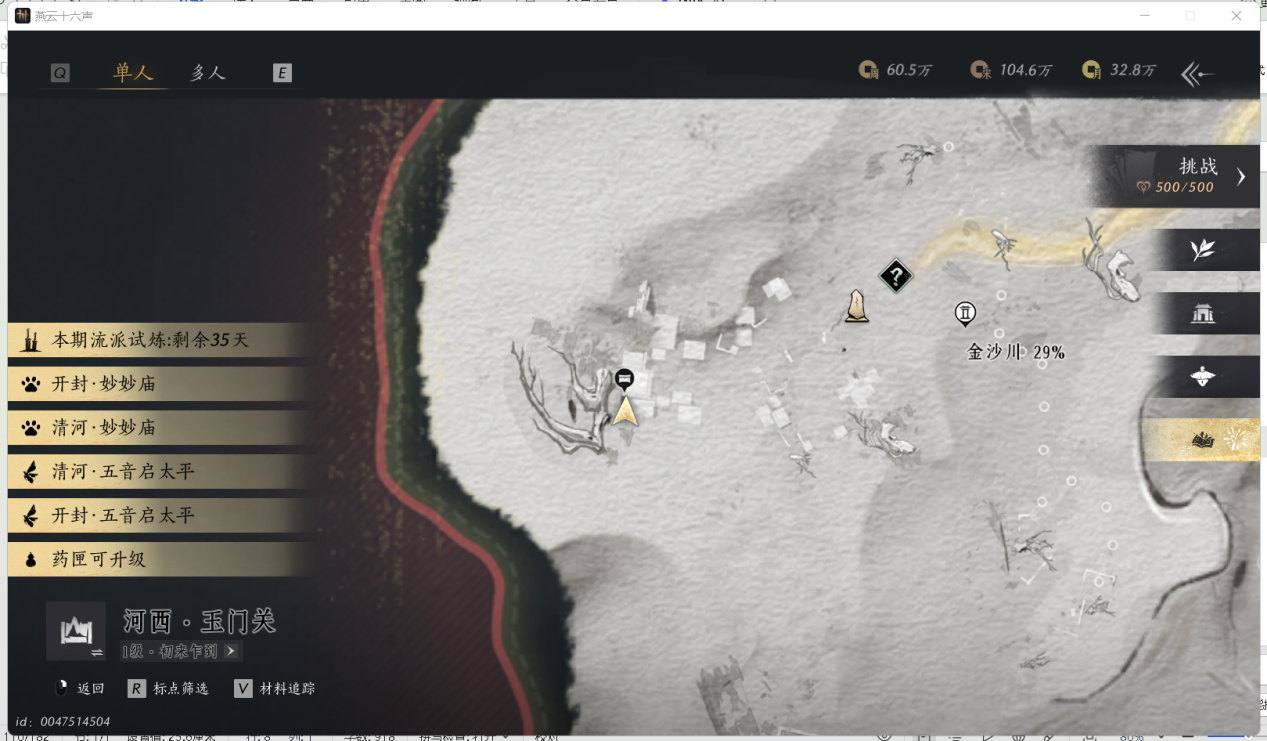The image size is (1267, 741).
Task: Select the 开封·五音启太平 entry
Action: click(x=150, y=516)
